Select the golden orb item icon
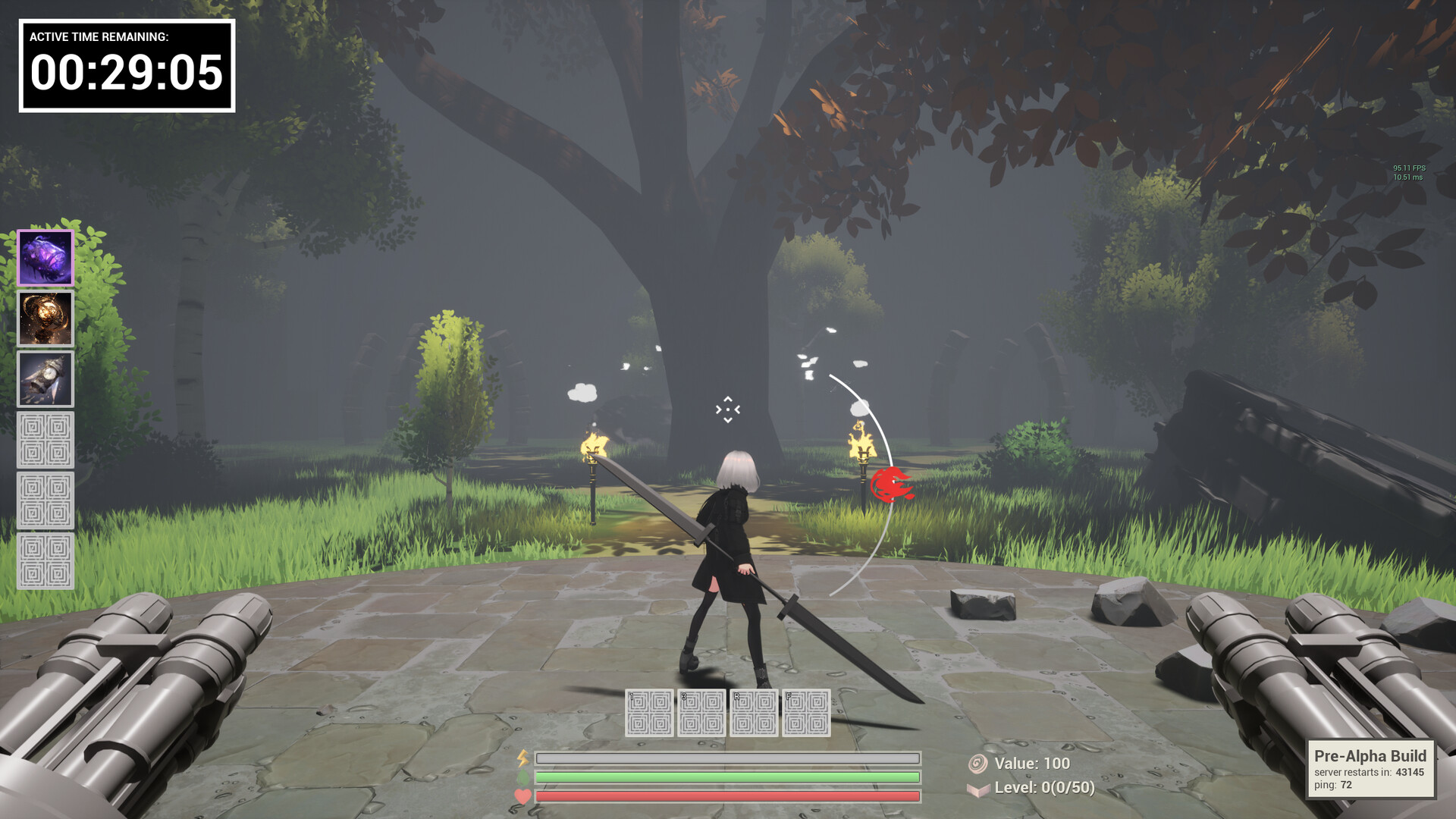This screenshot has width=1456, height=819. [x=45, y=318]
